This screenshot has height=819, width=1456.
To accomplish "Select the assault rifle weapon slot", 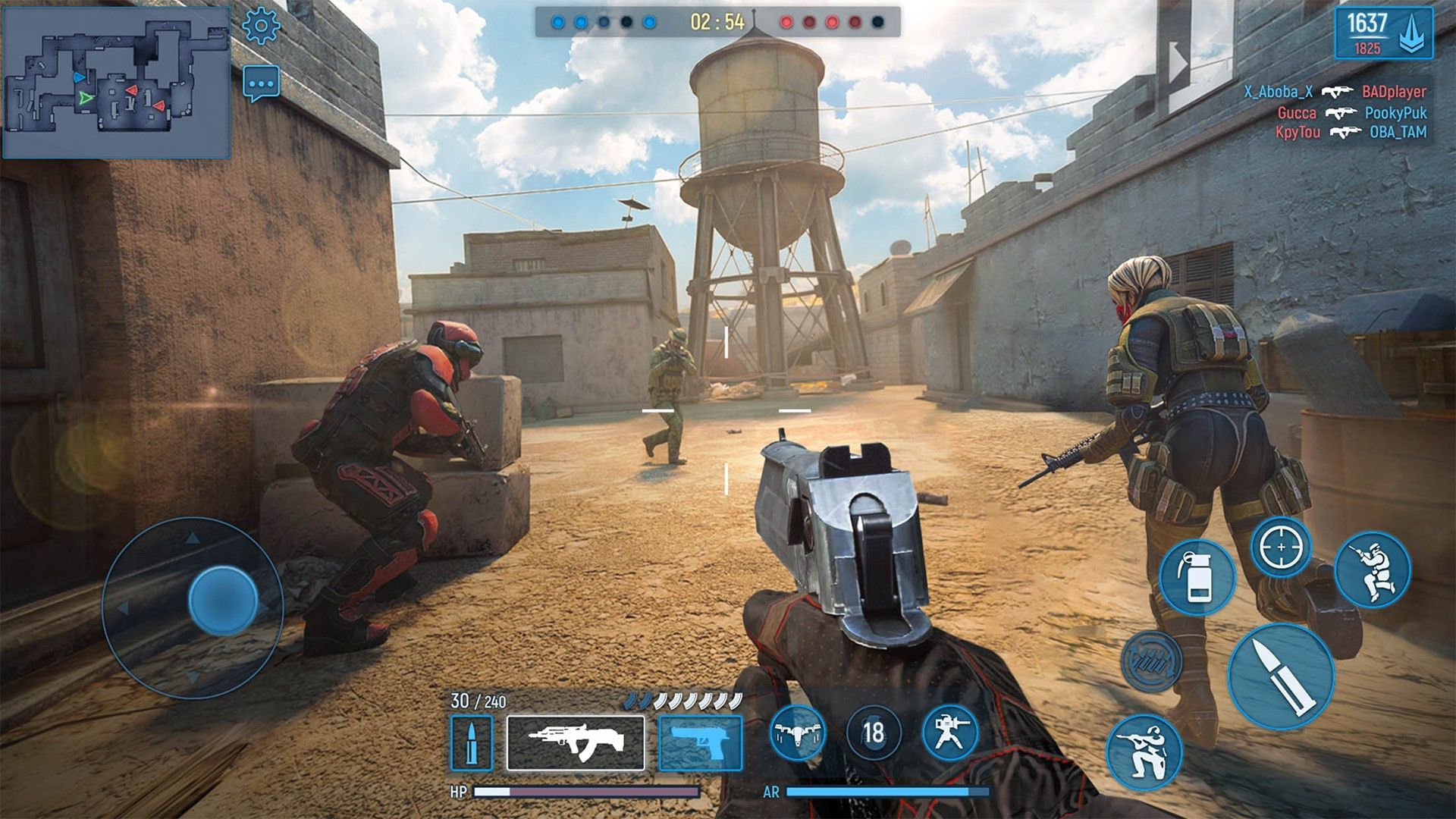I will click(x=576, y=742).
